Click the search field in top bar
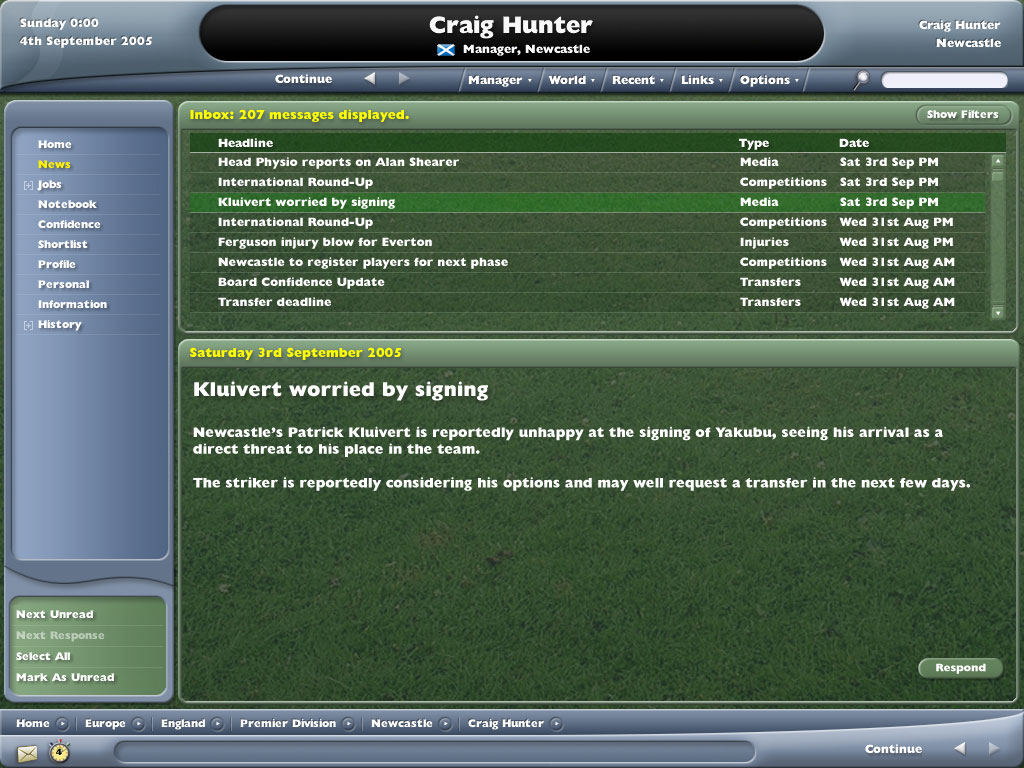The image size is (1024, 768). [x=944, y=80]
